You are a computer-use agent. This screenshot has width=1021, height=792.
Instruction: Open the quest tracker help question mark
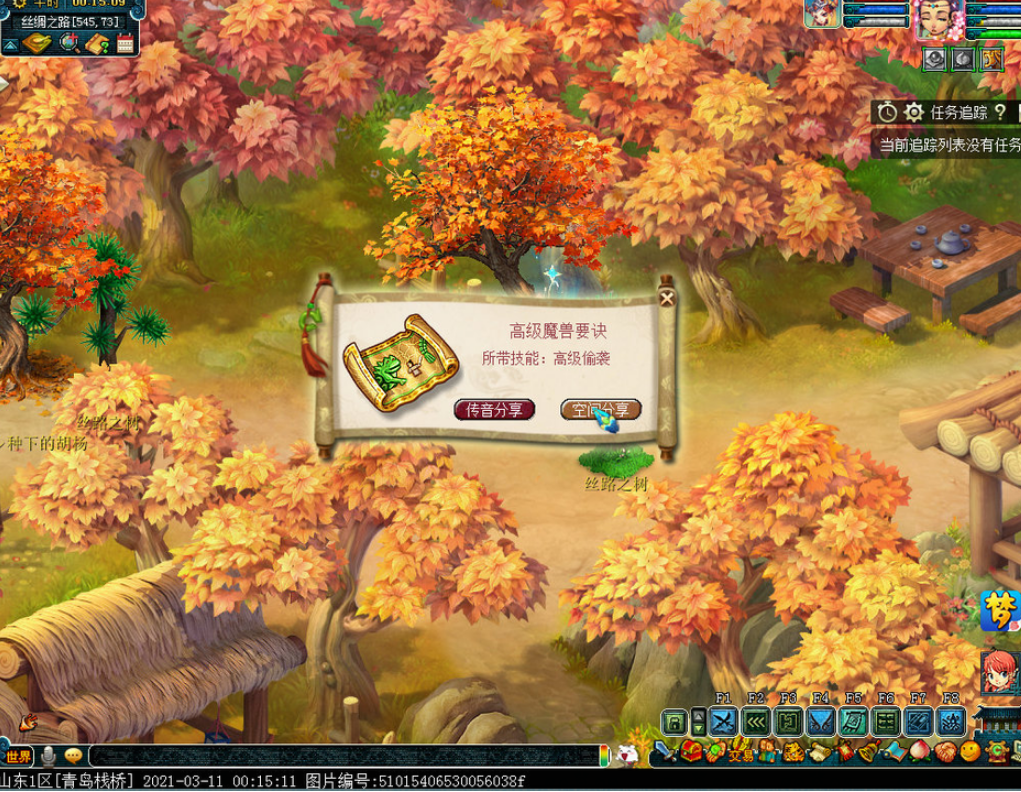coord(999,112)
